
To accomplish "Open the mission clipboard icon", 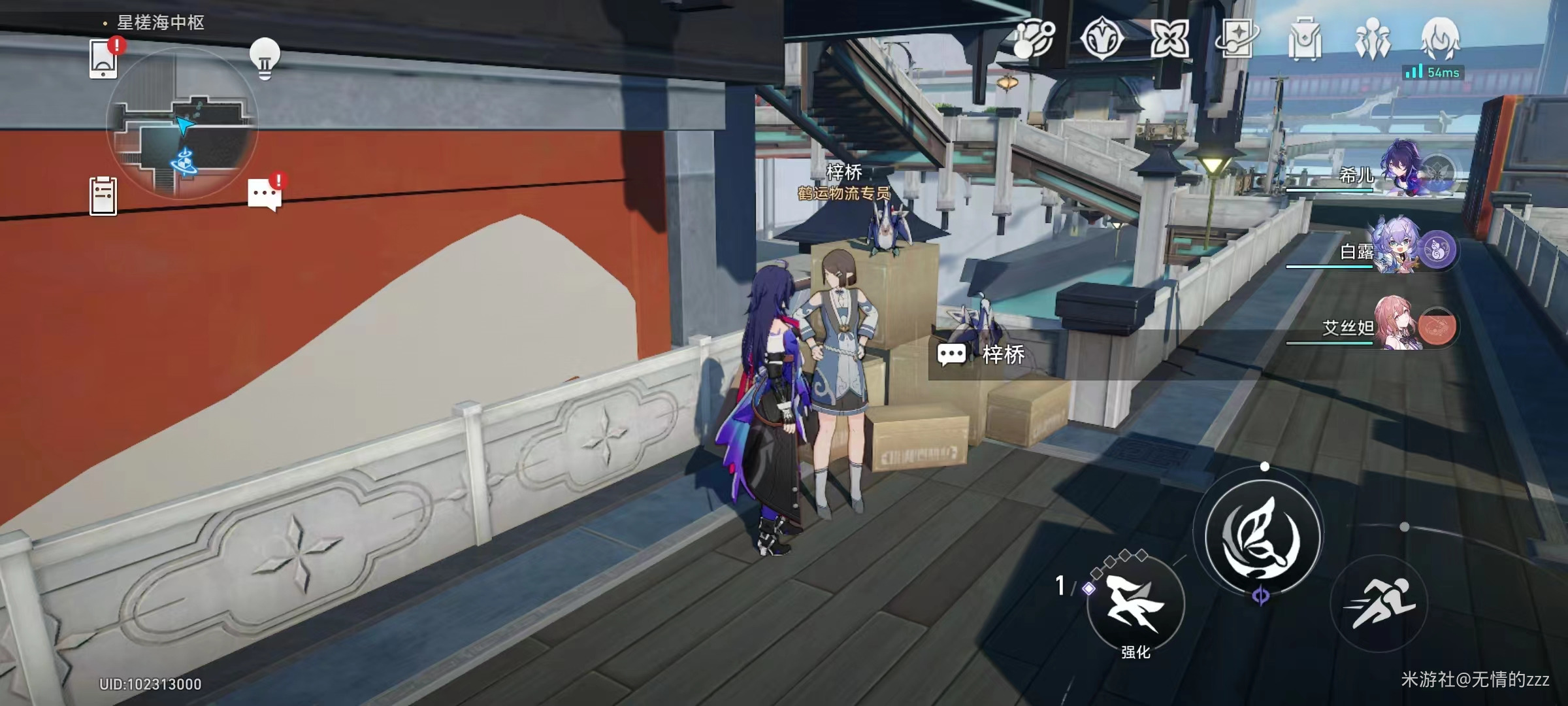I will 103,196.
